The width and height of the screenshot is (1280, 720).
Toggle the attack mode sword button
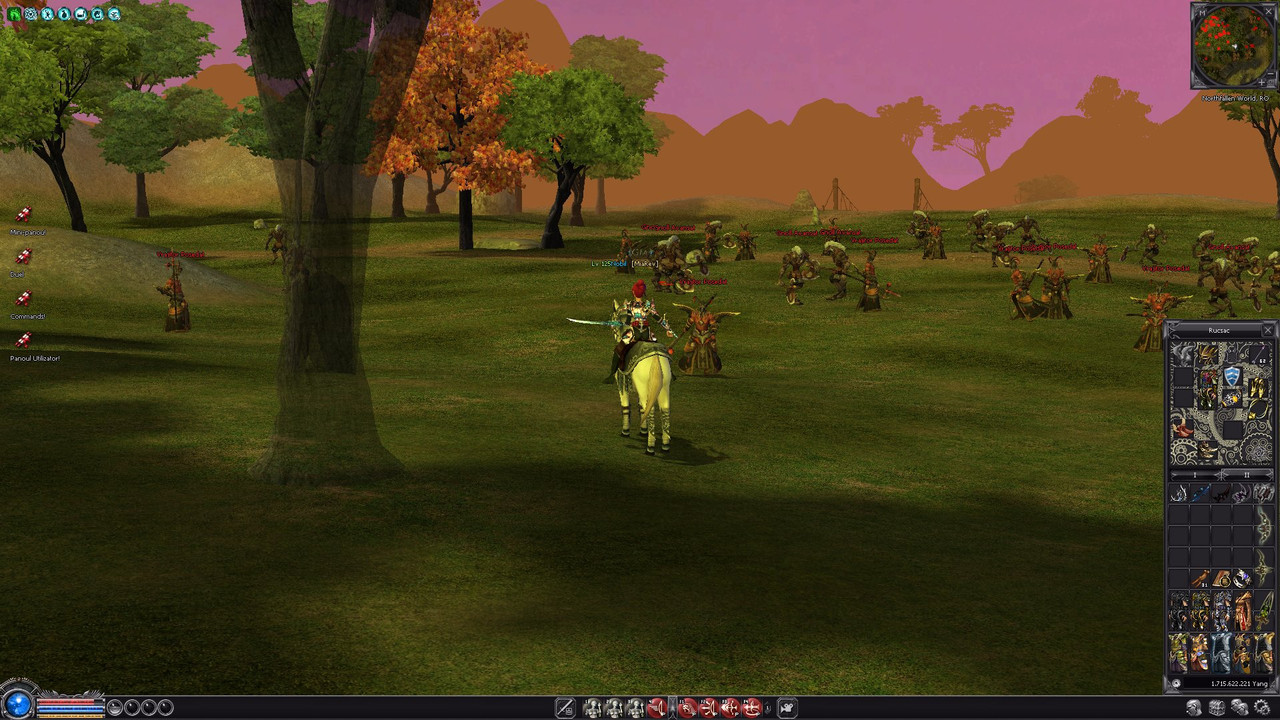(565, 708)
